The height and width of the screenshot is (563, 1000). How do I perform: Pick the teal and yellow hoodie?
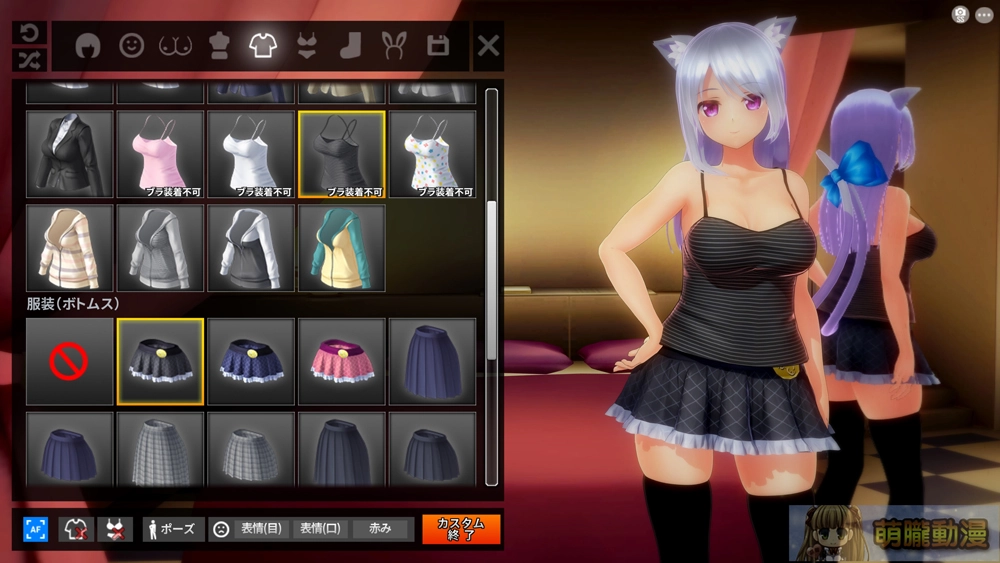coord(341,248)
